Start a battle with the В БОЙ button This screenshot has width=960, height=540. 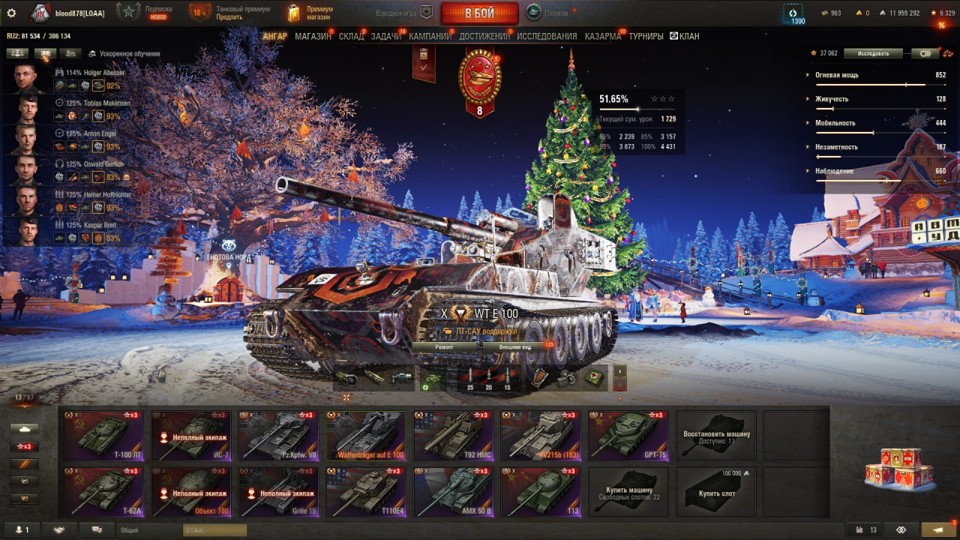pos(479,13)
